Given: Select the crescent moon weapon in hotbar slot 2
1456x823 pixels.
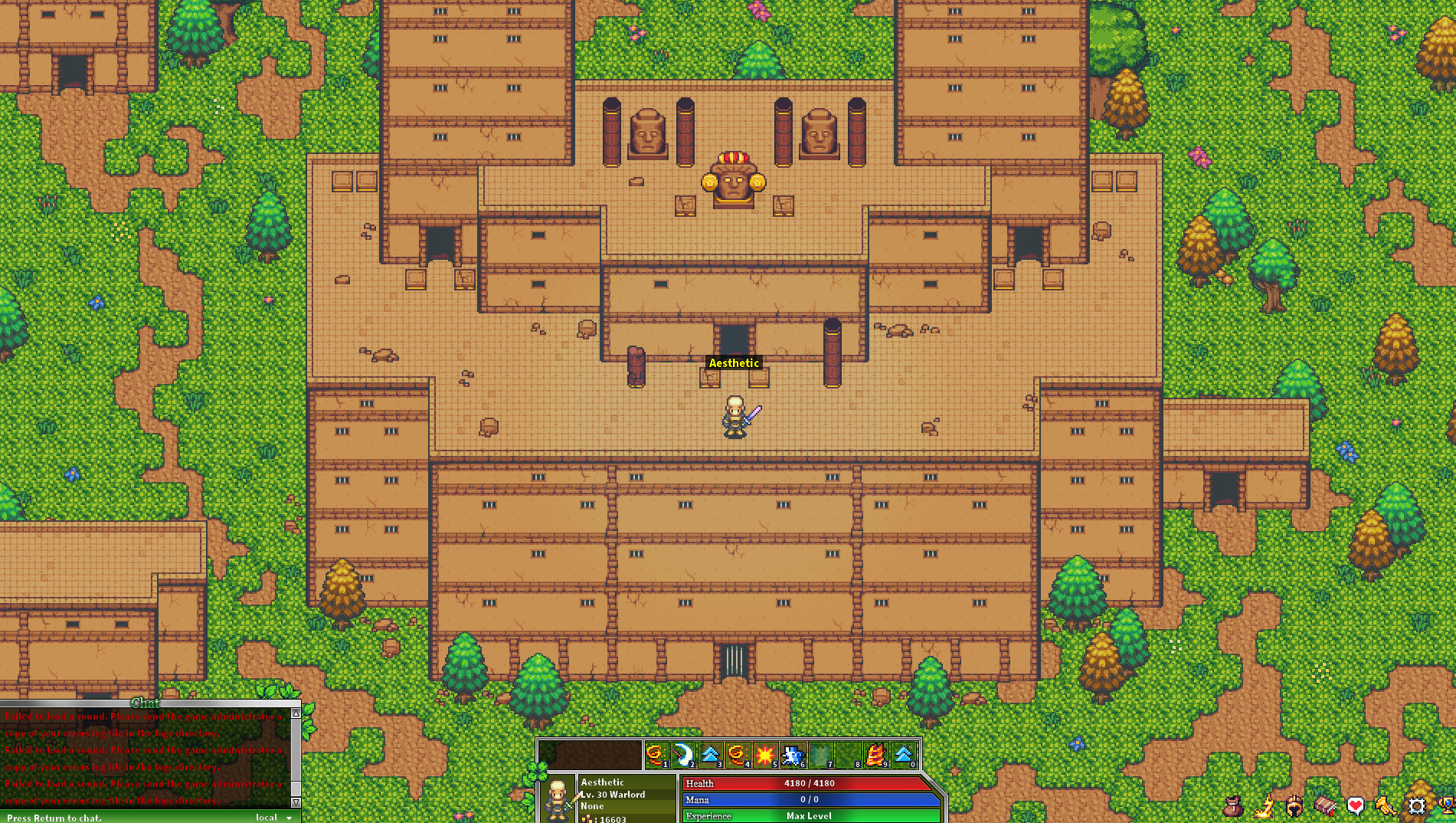Looking at the screenshot, I should [x=682, y=755].
